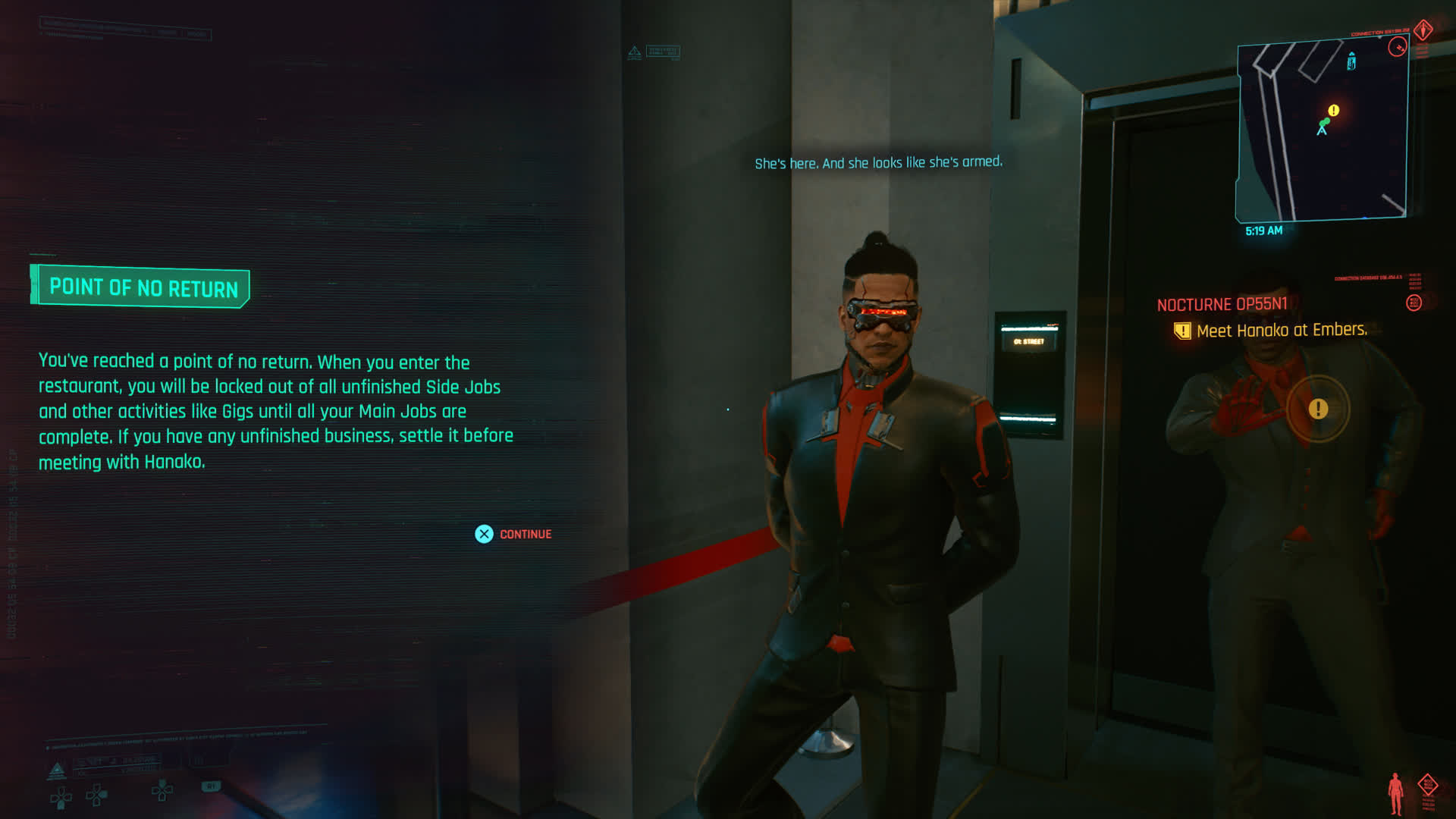Screen dimensions: 1456x819
Task: Click the yellow quest marker on the minimap
Action: 1333,111
